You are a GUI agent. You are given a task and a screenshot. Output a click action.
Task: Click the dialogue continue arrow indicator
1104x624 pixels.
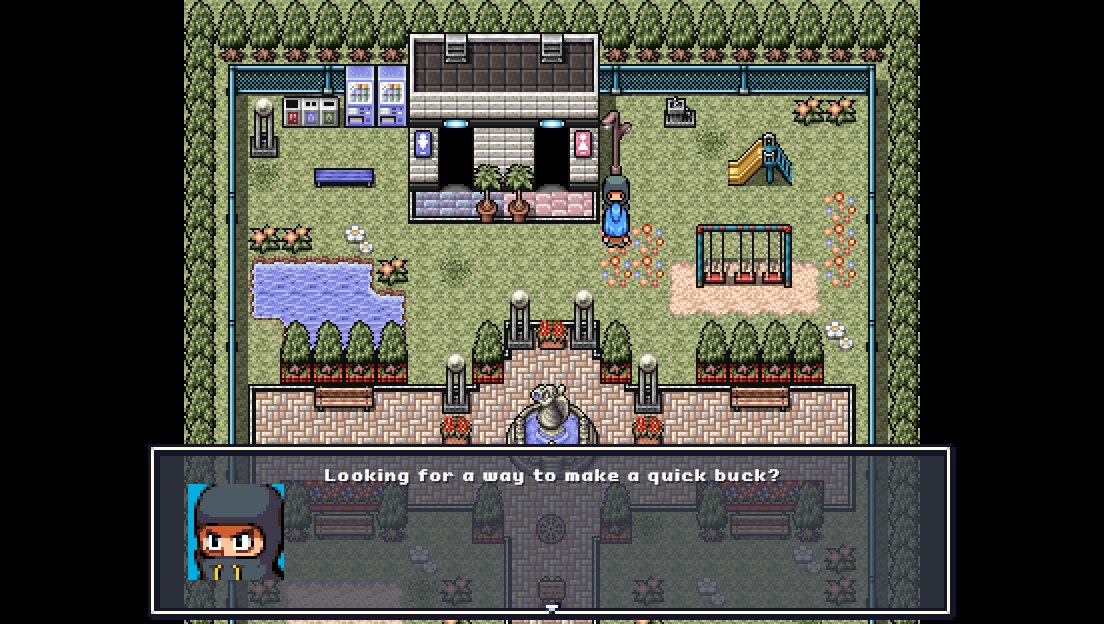(551, 608)
